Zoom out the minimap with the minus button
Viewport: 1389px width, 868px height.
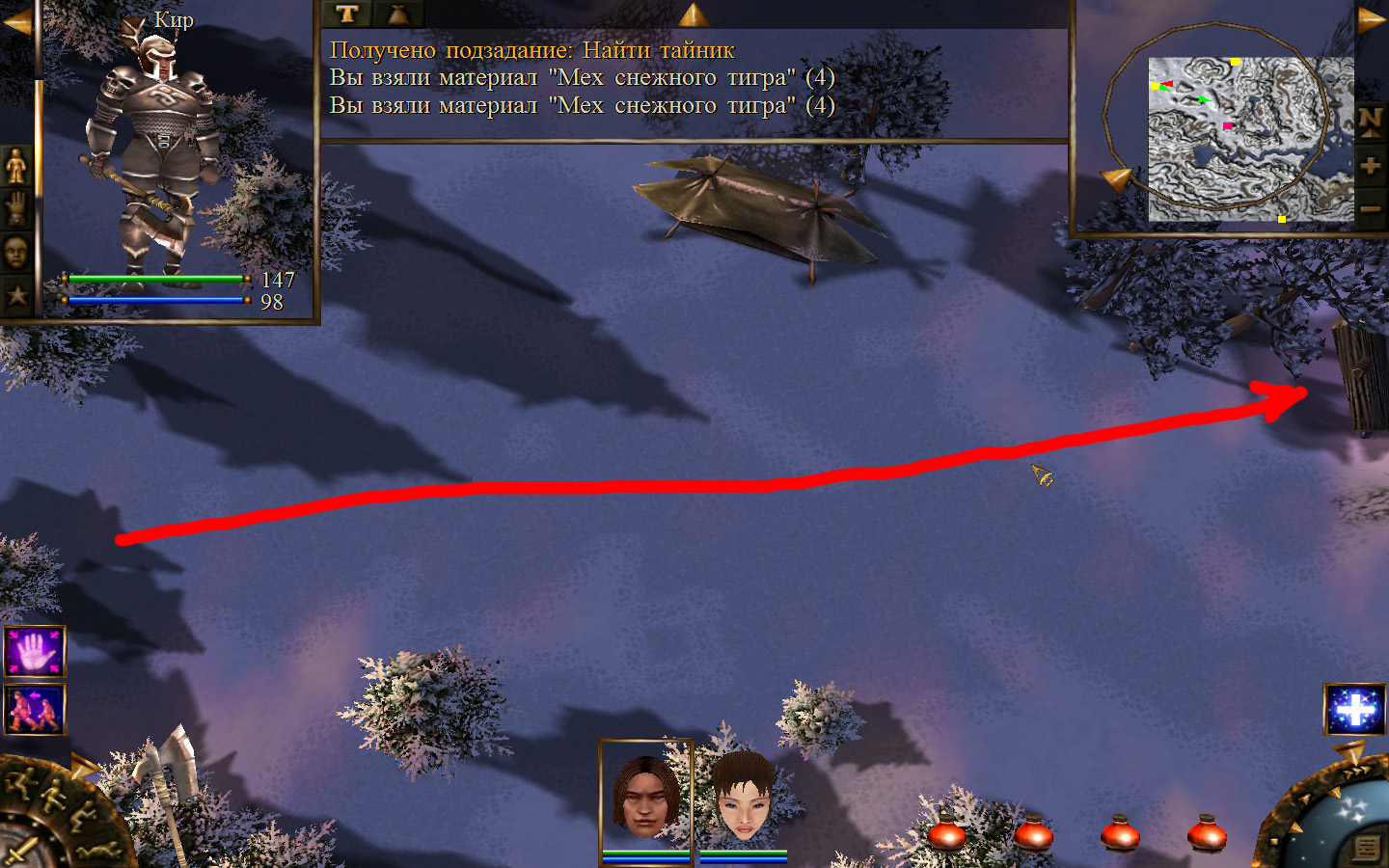coord(1370,208)
